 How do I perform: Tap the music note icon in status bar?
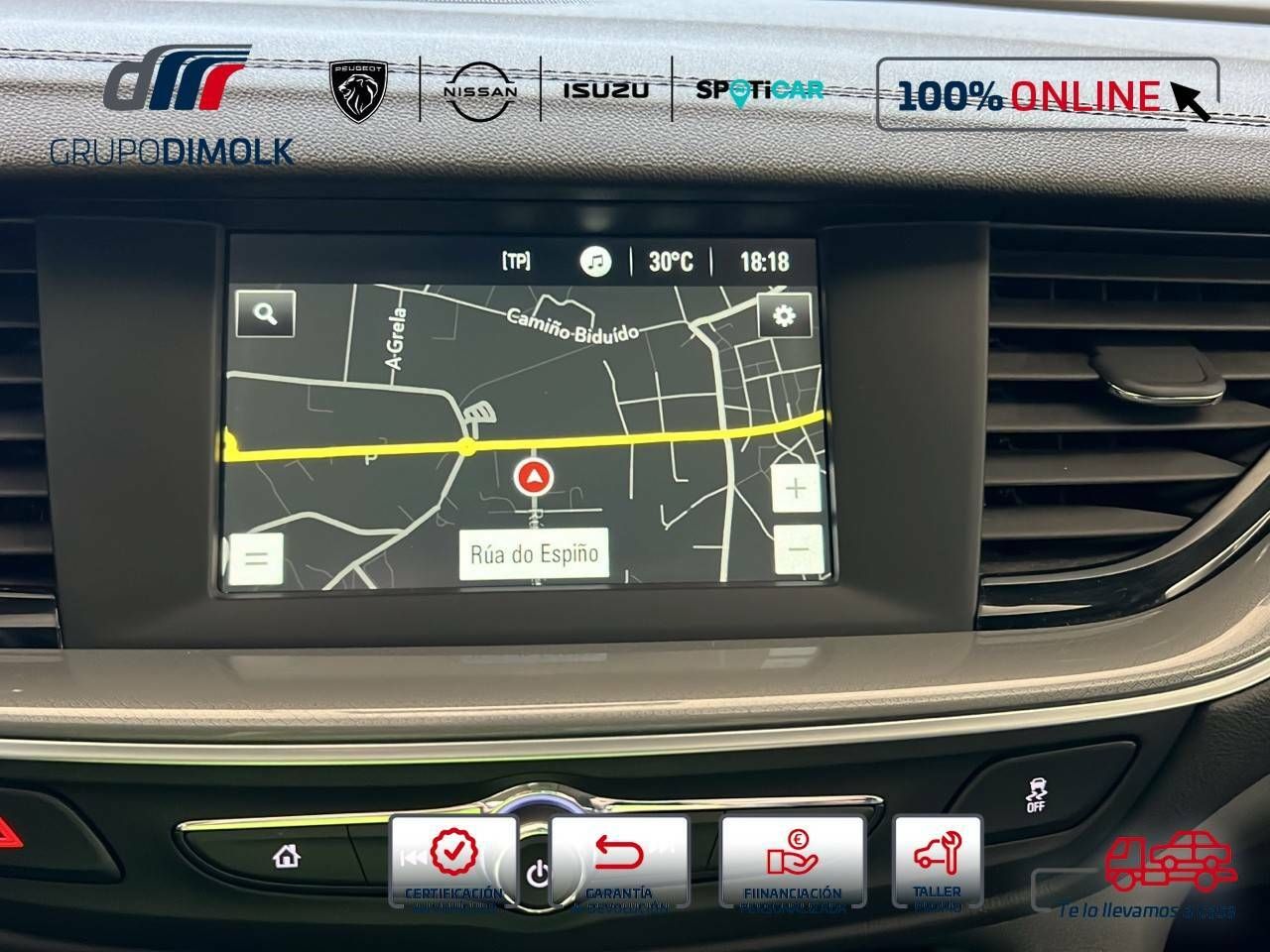click(x=595, y=262)
